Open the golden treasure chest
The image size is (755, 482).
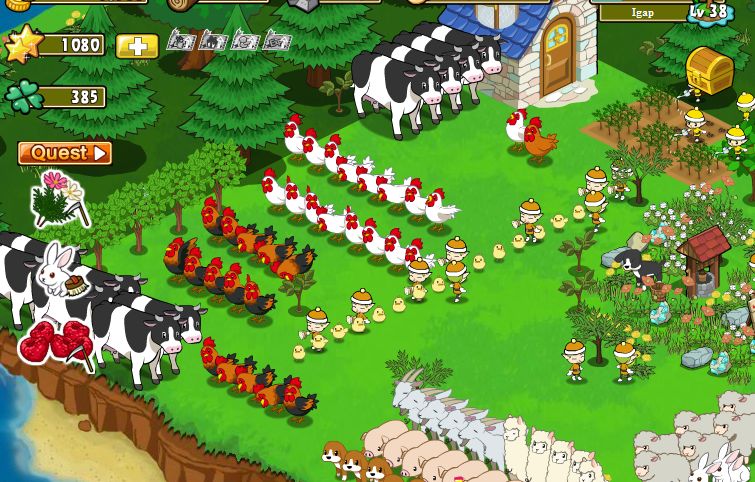pyautogui.click(x=710, y=68)
